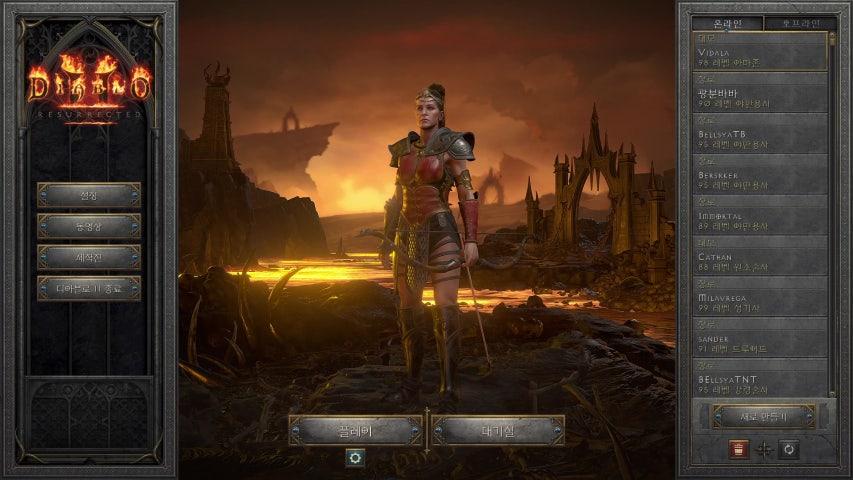Select the character Milavrega
This screenshot has width=853, height=480.
pyautogui.click(x=762, y=302)
